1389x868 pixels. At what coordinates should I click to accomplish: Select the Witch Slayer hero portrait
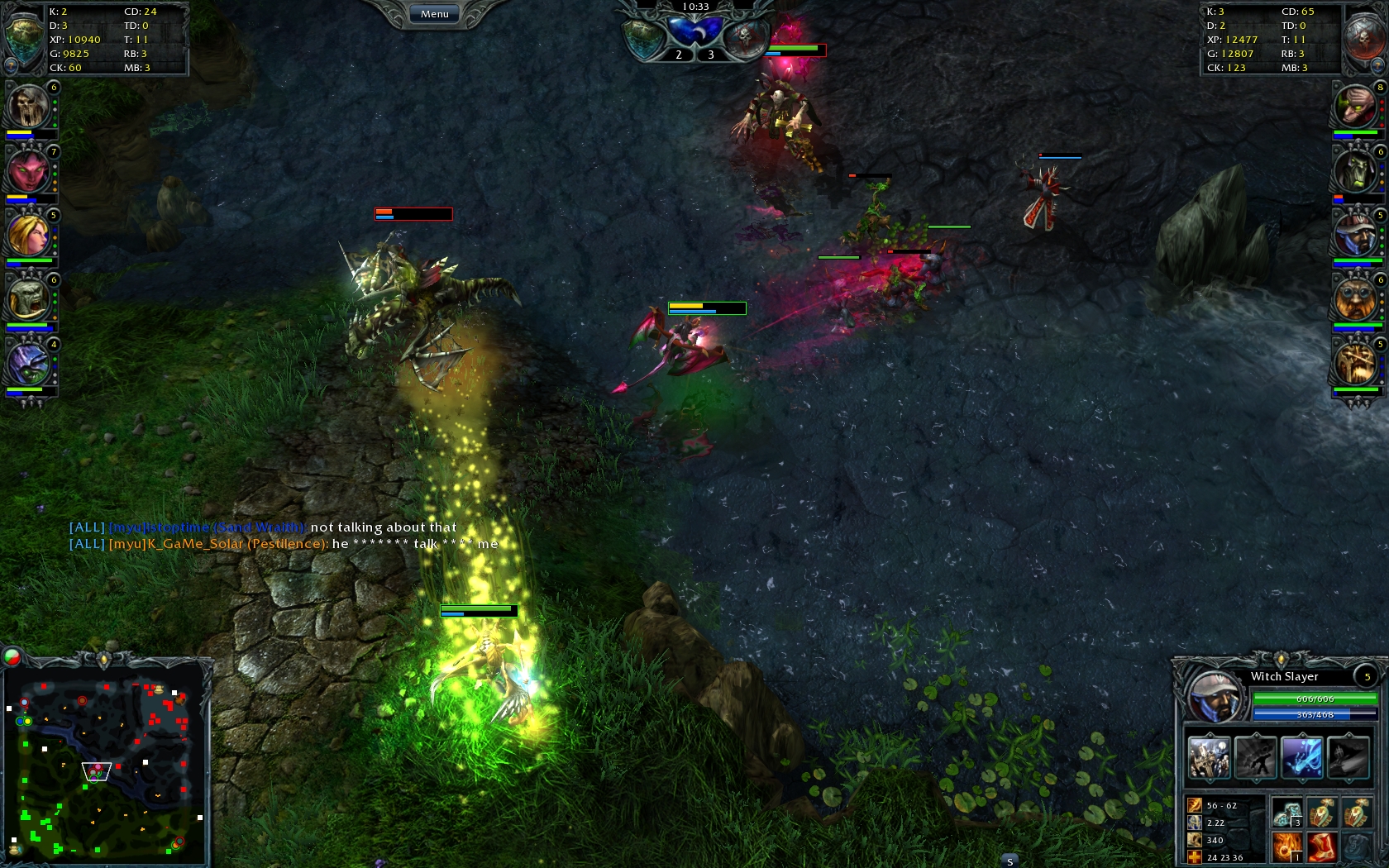pos(1216,696)
